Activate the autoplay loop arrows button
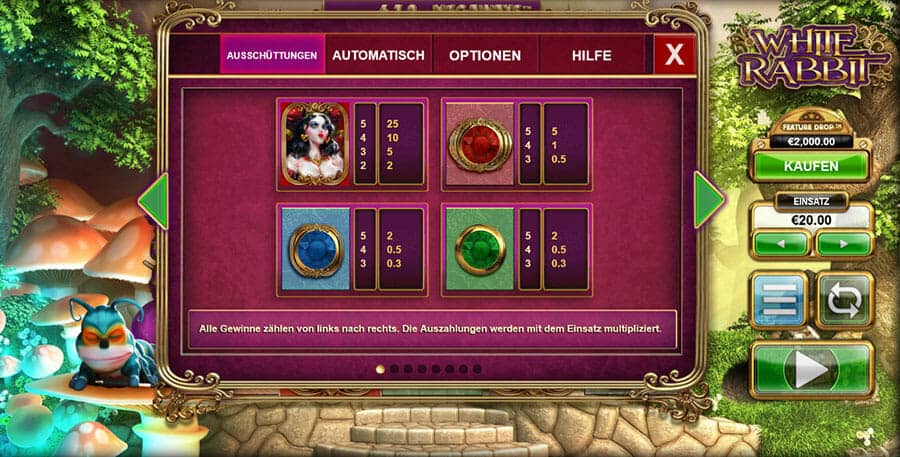 (843, 300)
